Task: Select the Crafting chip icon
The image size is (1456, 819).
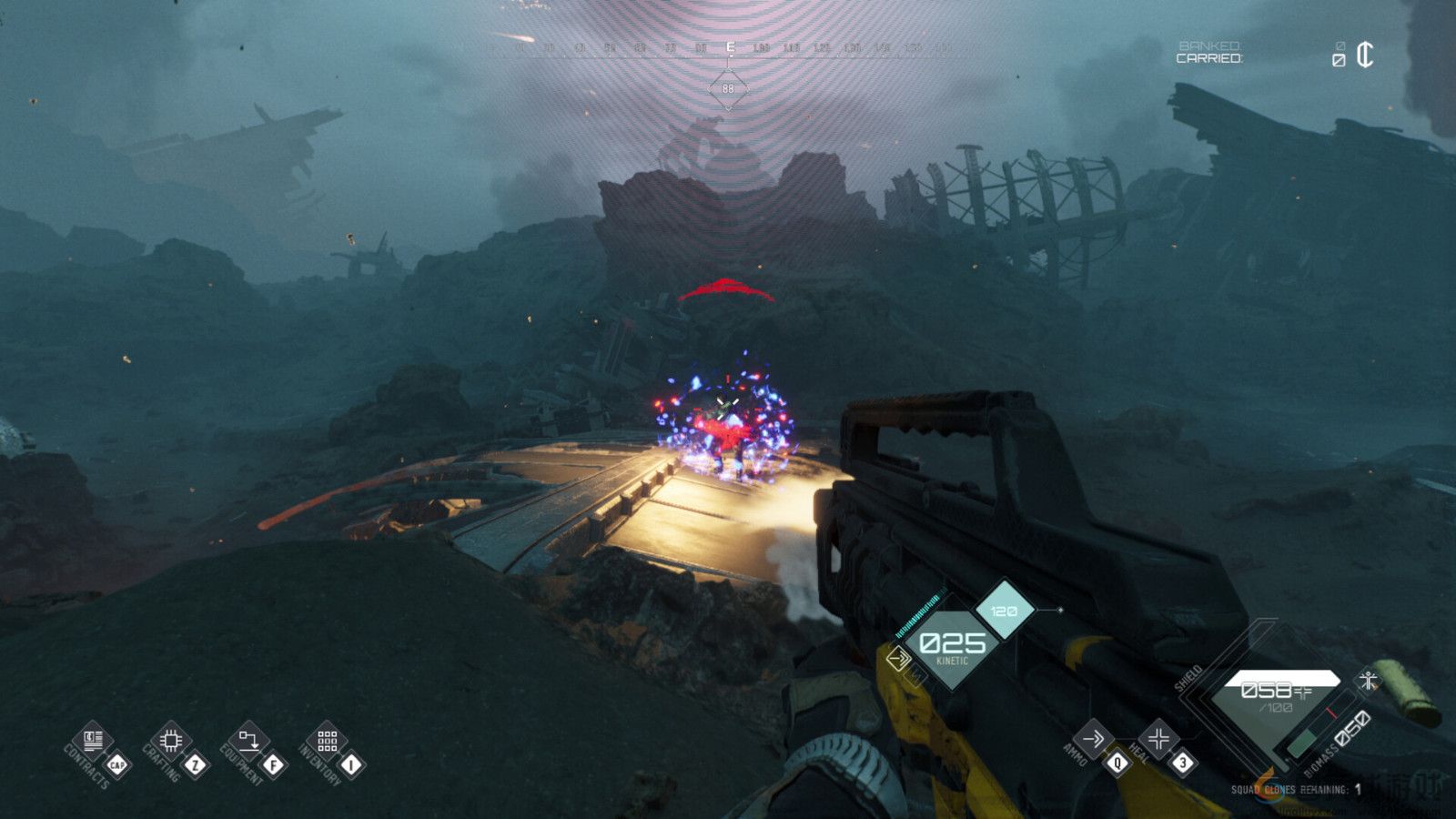Action: (169, 742)
